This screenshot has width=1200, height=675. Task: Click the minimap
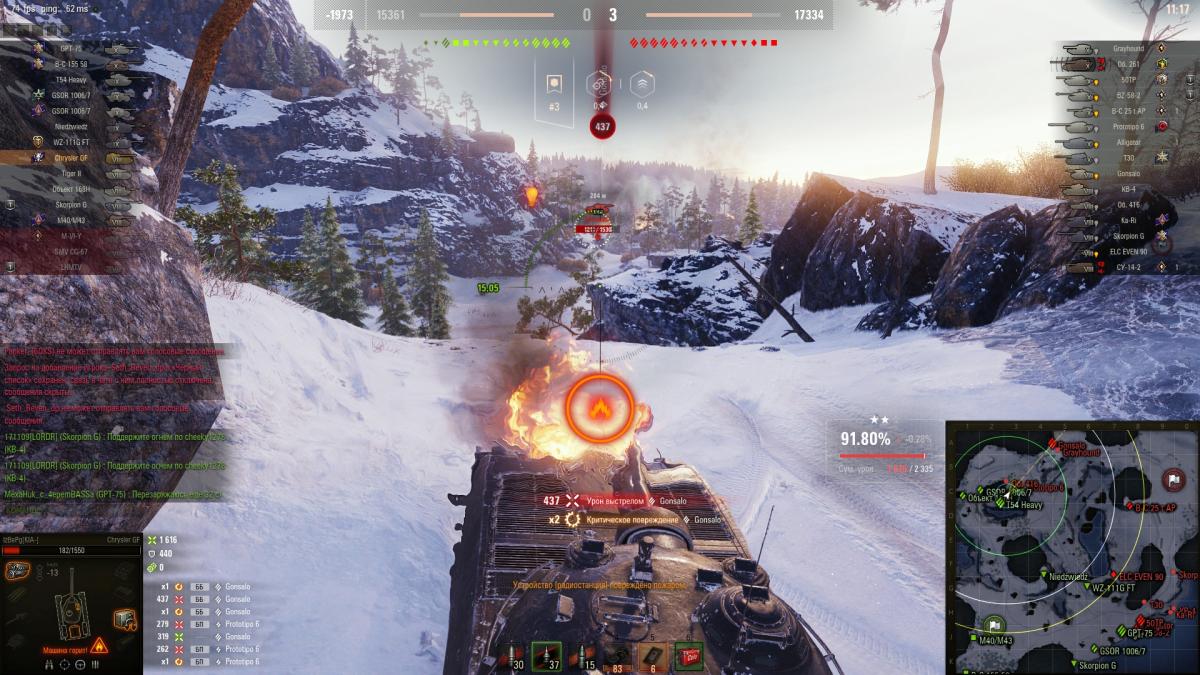pos(1072,547)
